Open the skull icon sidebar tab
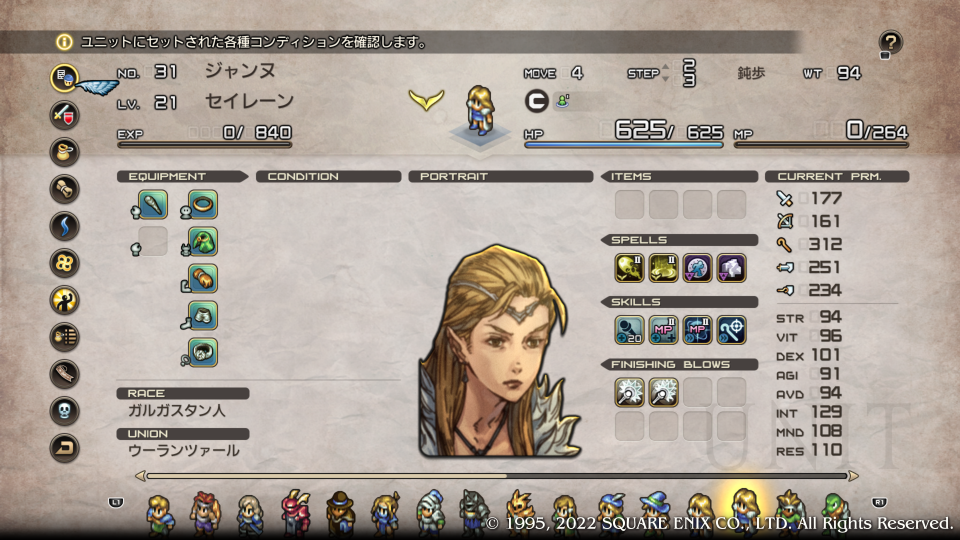This screenshot has width=960, height=540. click(x=65, y=410)
